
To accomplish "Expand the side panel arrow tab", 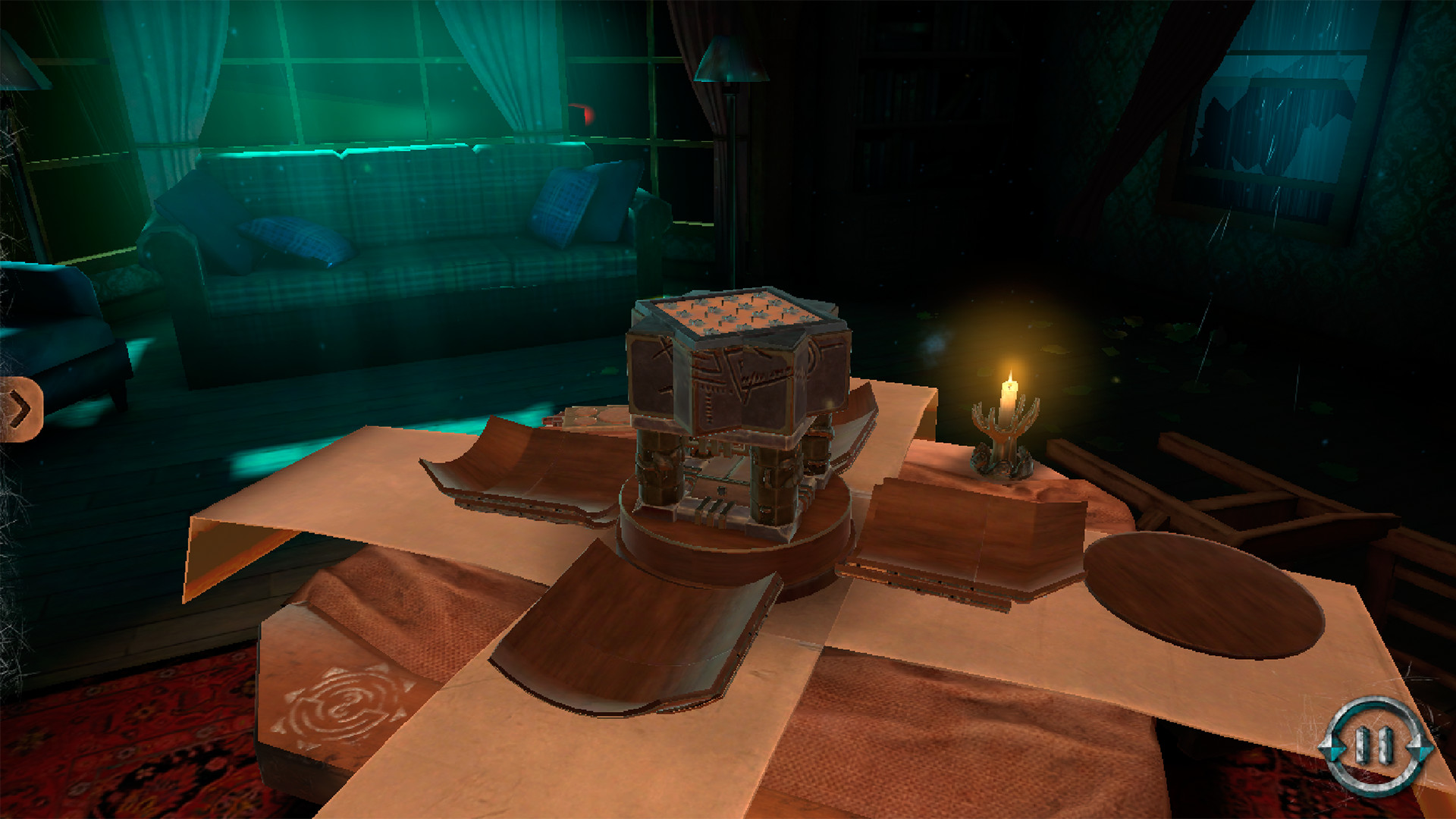I will (x=20, y=409).
